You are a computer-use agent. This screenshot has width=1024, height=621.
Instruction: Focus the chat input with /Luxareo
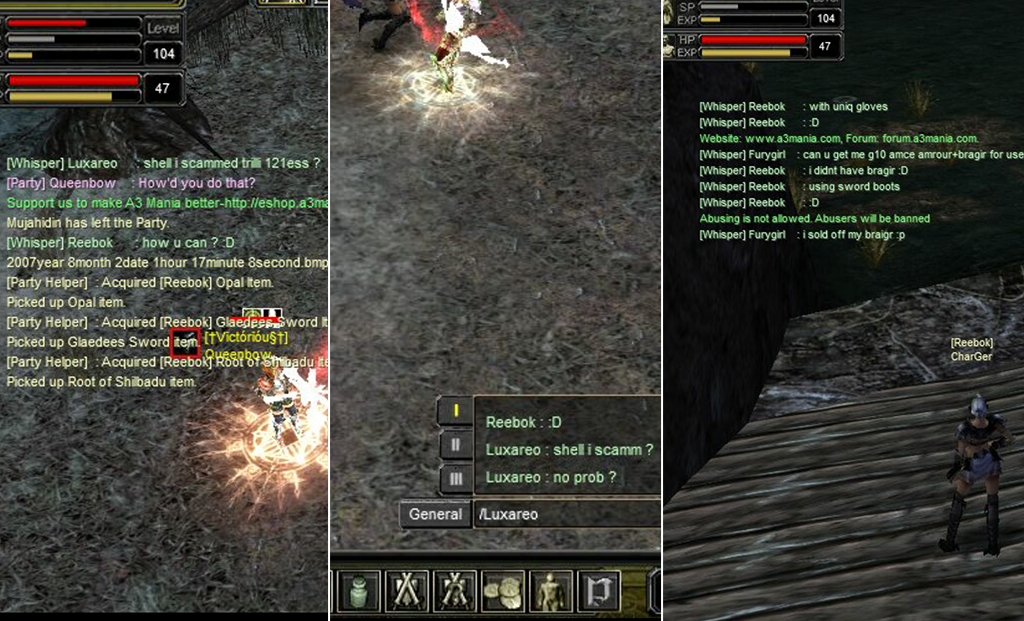[565, 514]
